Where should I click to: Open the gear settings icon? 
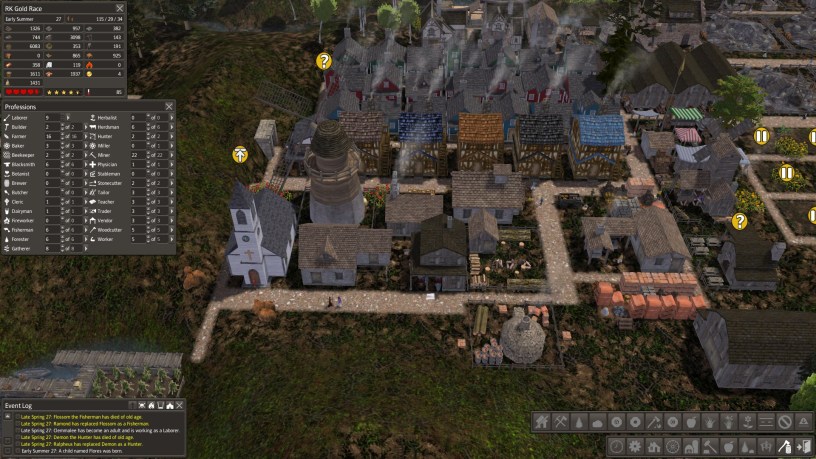click(634, 446)
